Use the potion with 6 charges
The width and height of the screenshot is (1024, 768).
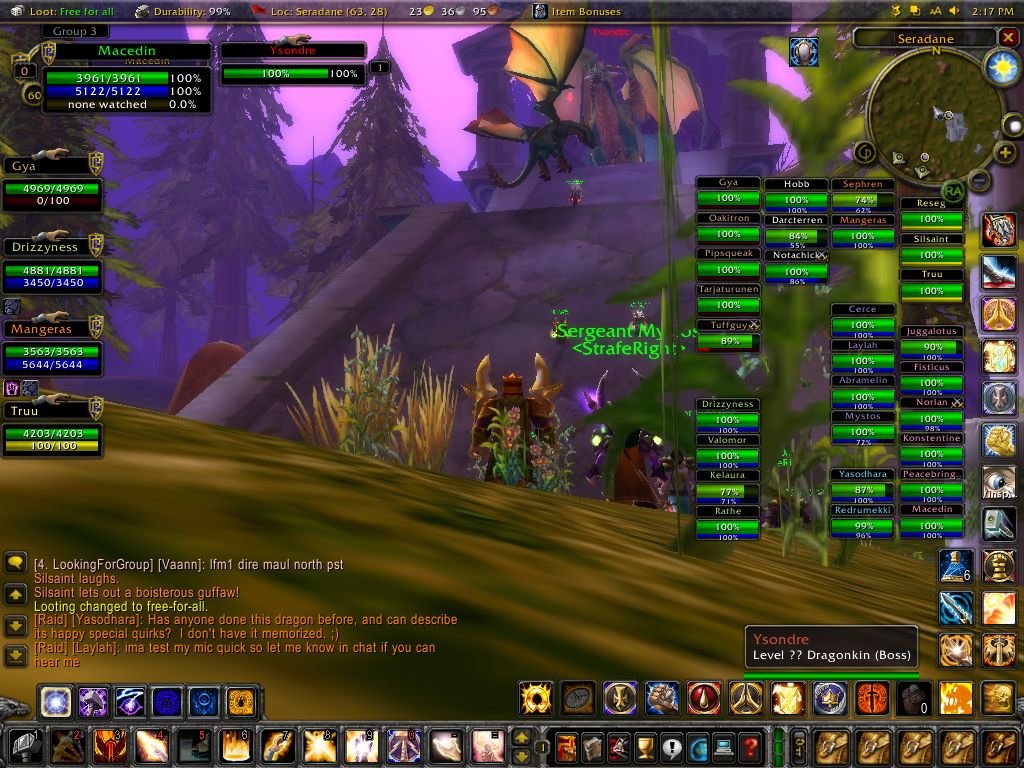pos(956,567)
